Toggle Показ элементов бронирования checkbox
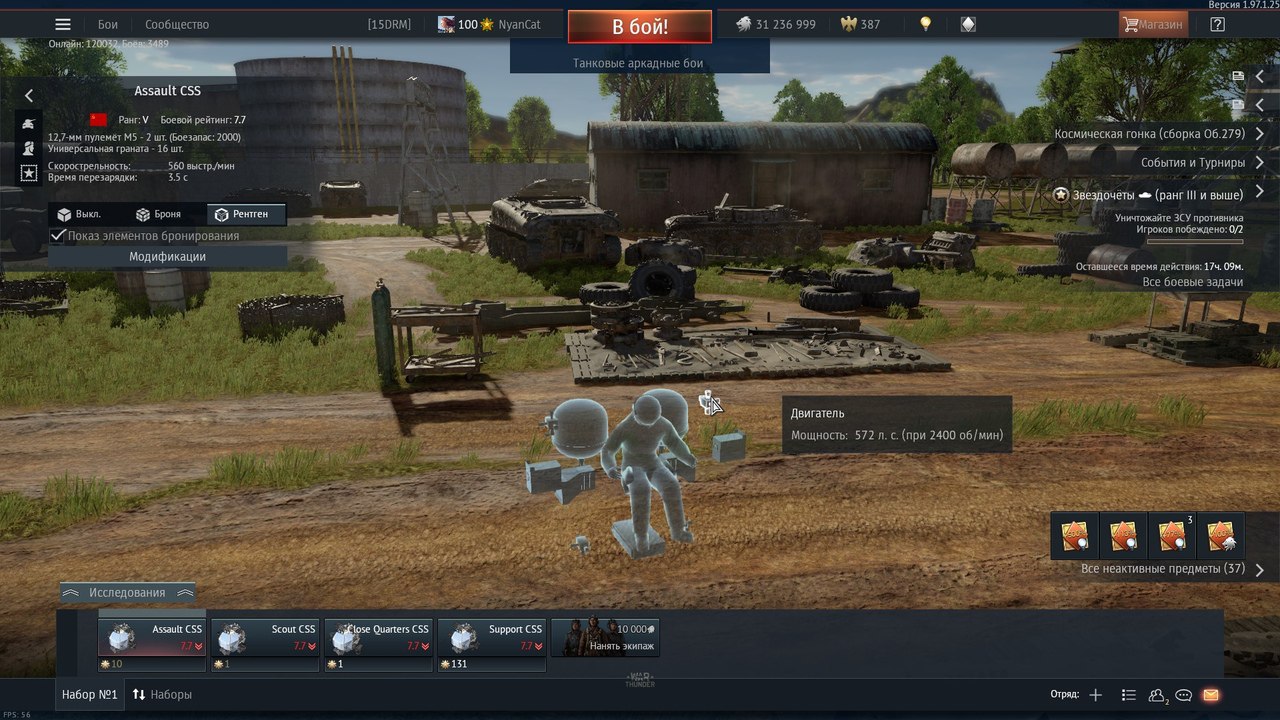This screenshot has width=1280, height=720. tap(59, 236)
